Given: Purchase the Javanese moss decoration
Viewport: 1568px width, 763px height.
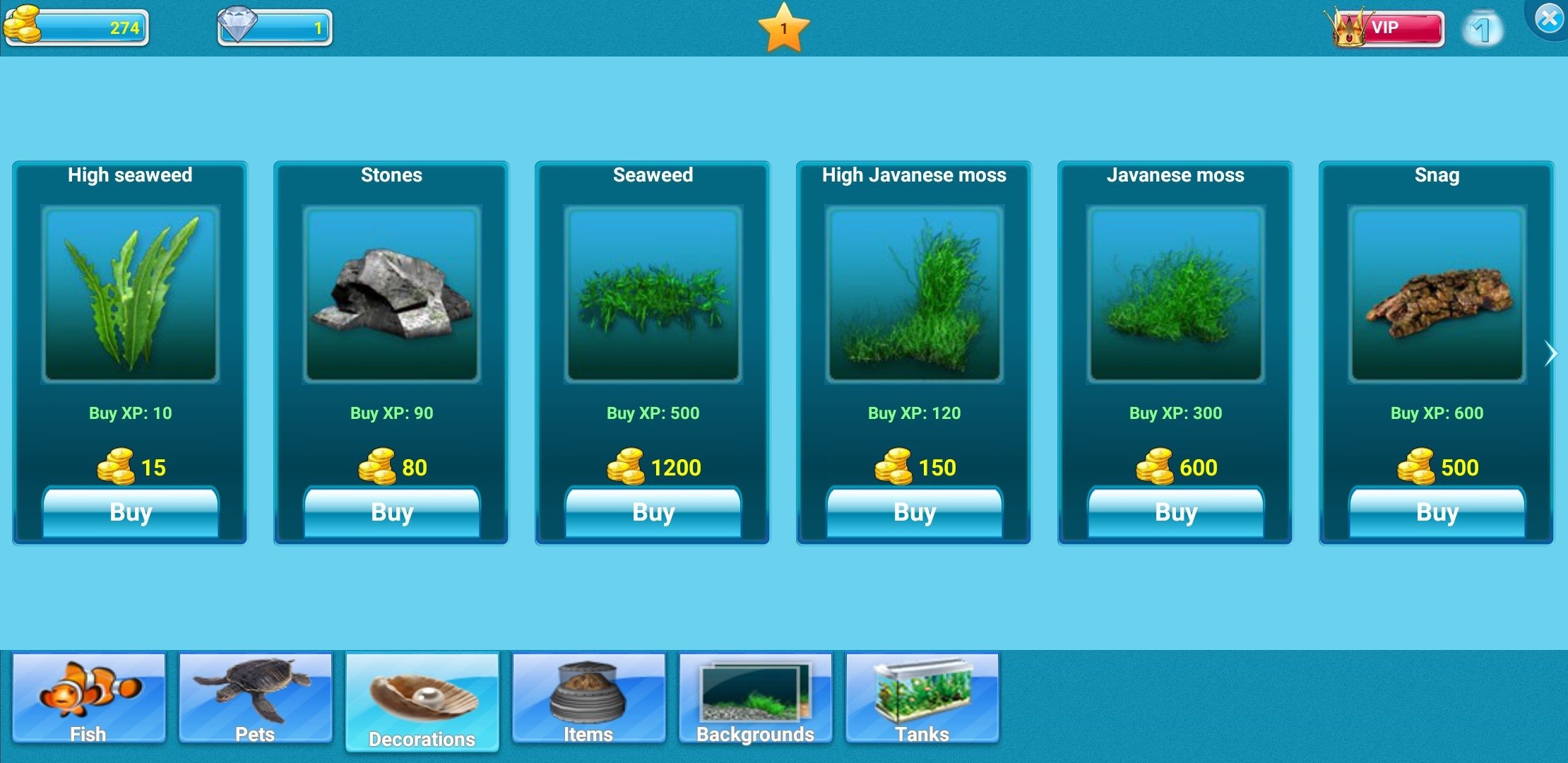Looking at the screenshot, I should coord(1176,511).
